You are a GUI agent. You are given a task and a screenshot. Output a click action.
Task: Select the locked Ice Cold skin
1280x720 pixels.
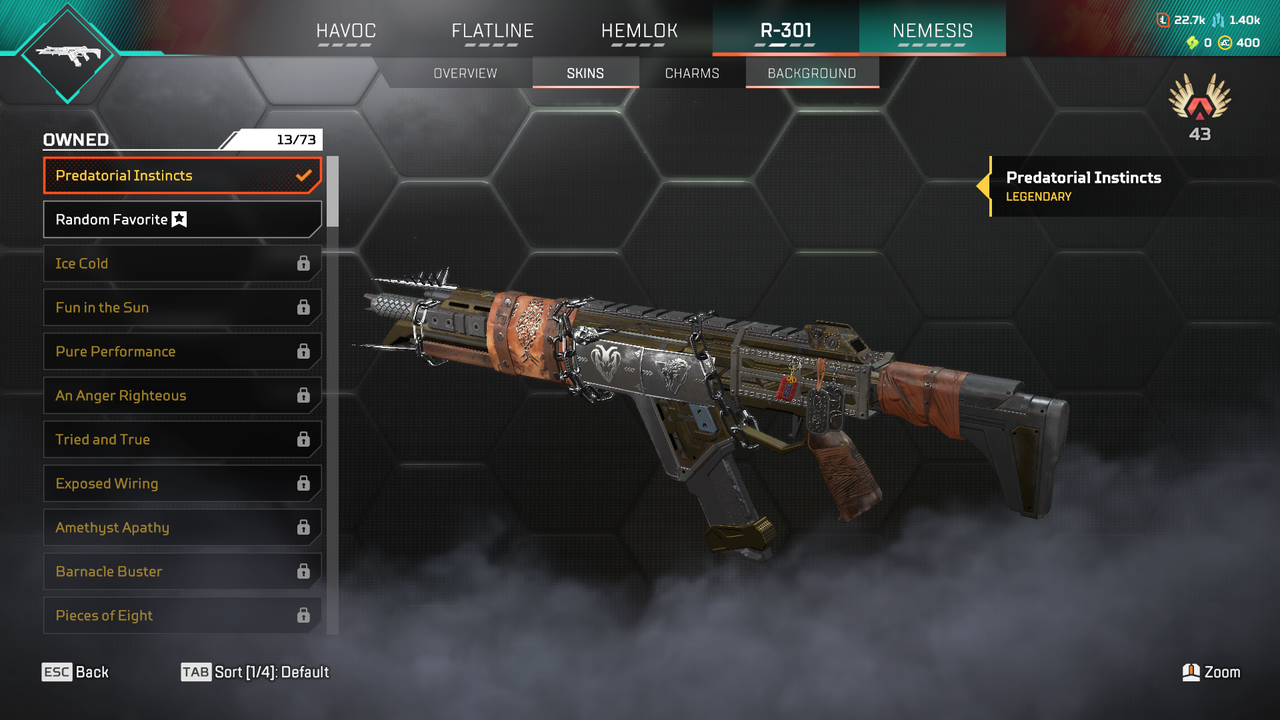(x=182, y=263)
